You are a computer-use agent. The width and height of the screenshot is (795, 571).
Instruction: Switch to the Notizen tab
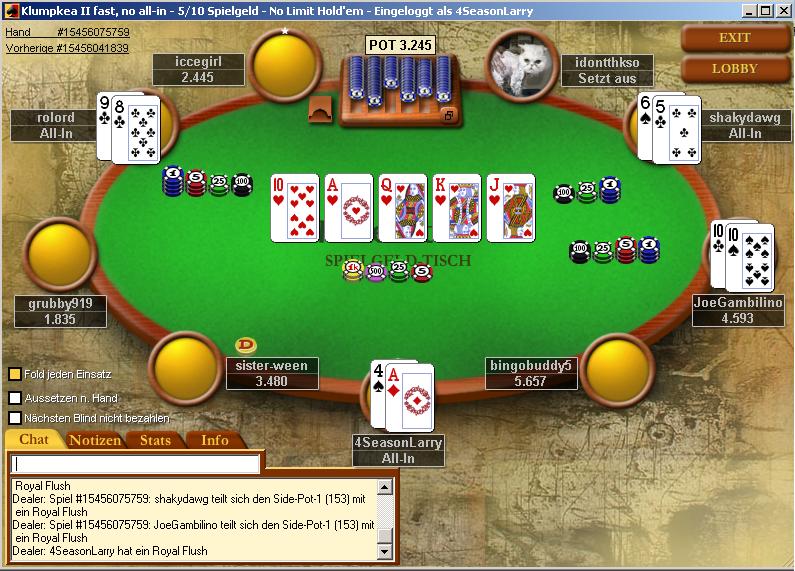tap(95, 440)
